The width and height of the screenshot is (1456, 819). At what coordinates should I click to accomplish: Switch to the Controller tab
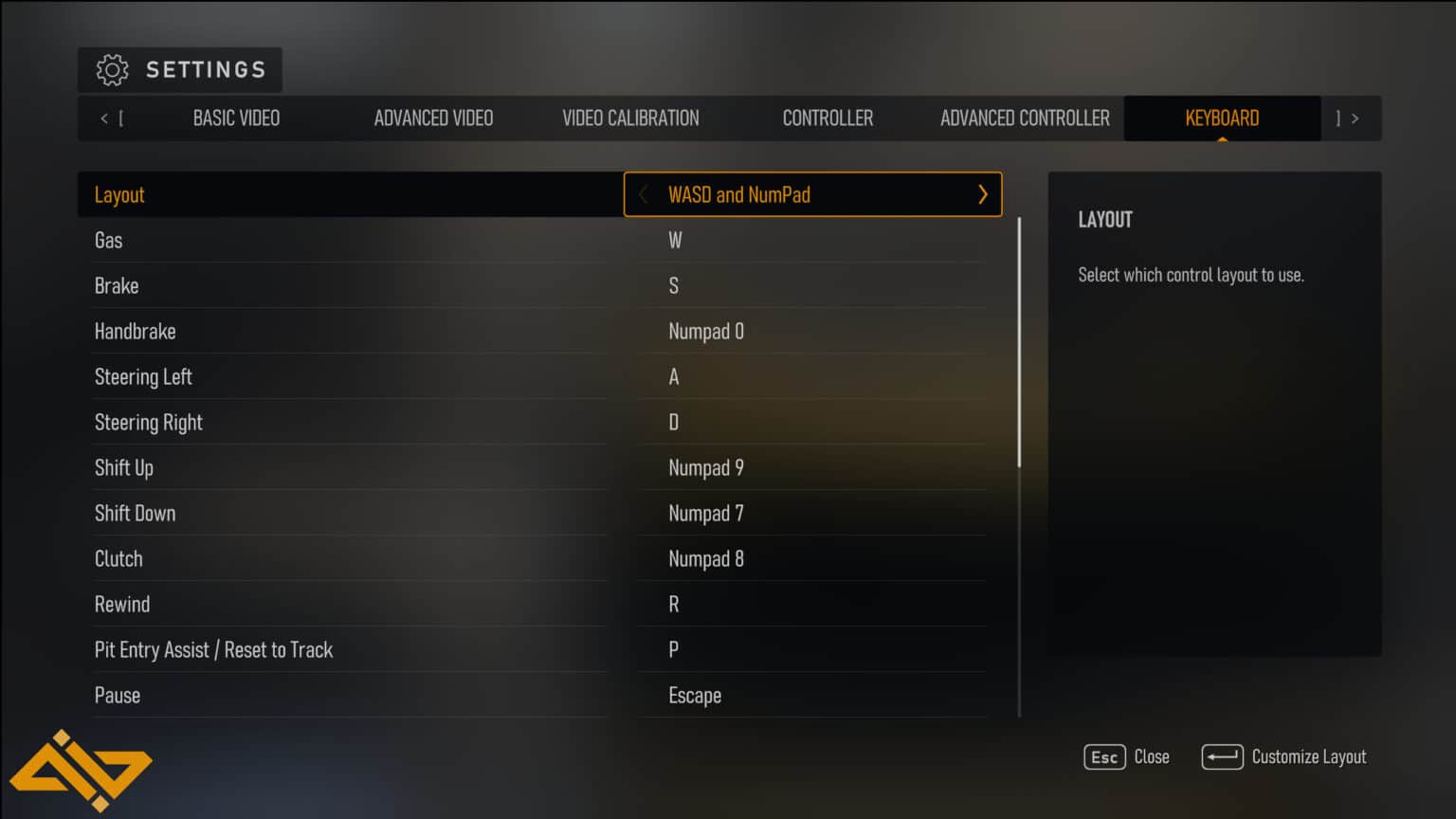click(828, 118)
